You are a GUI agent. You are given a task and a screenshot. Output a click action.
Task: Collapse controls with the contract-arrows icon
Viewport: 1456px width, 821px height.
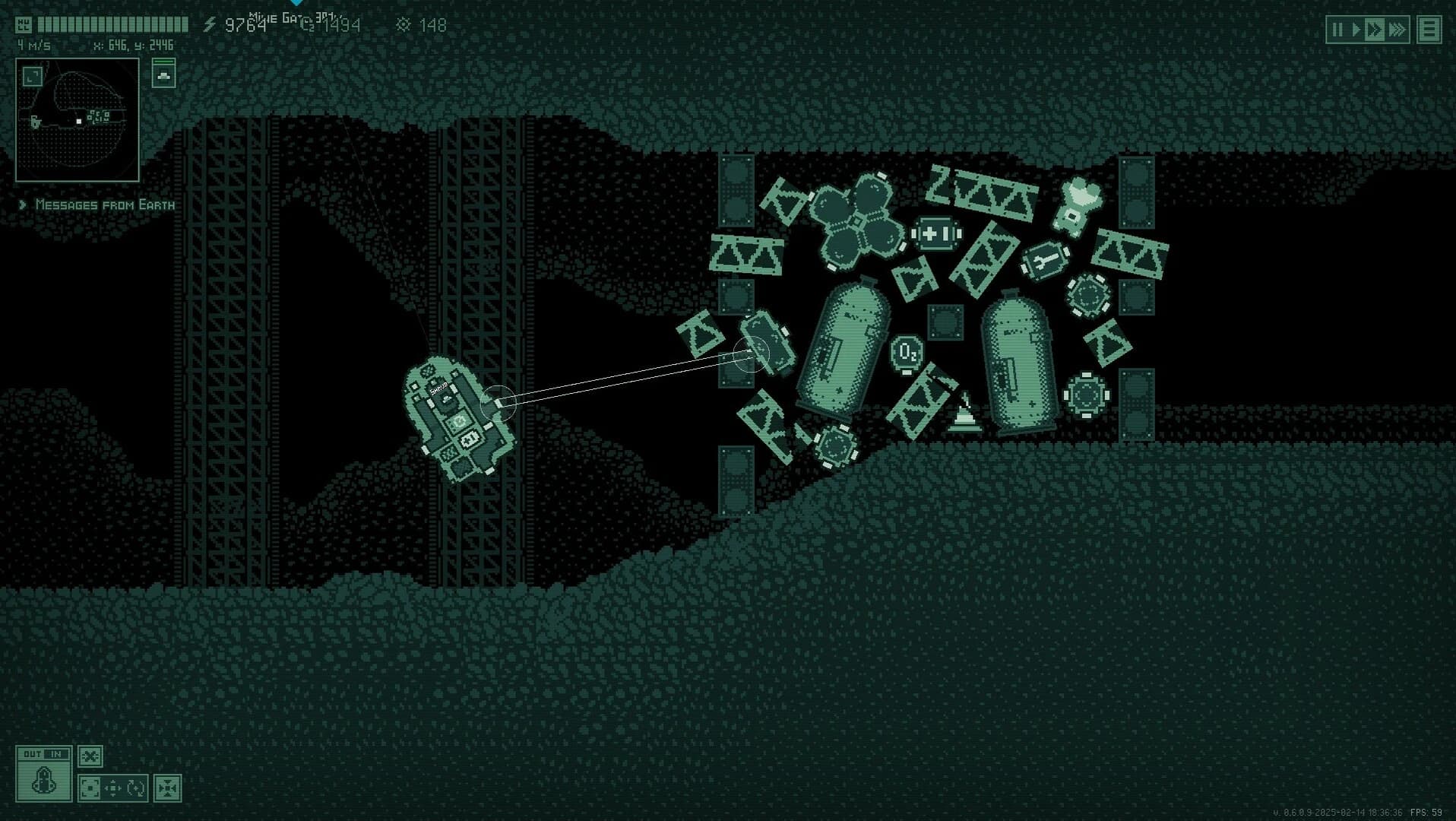[x=167, y=789]
